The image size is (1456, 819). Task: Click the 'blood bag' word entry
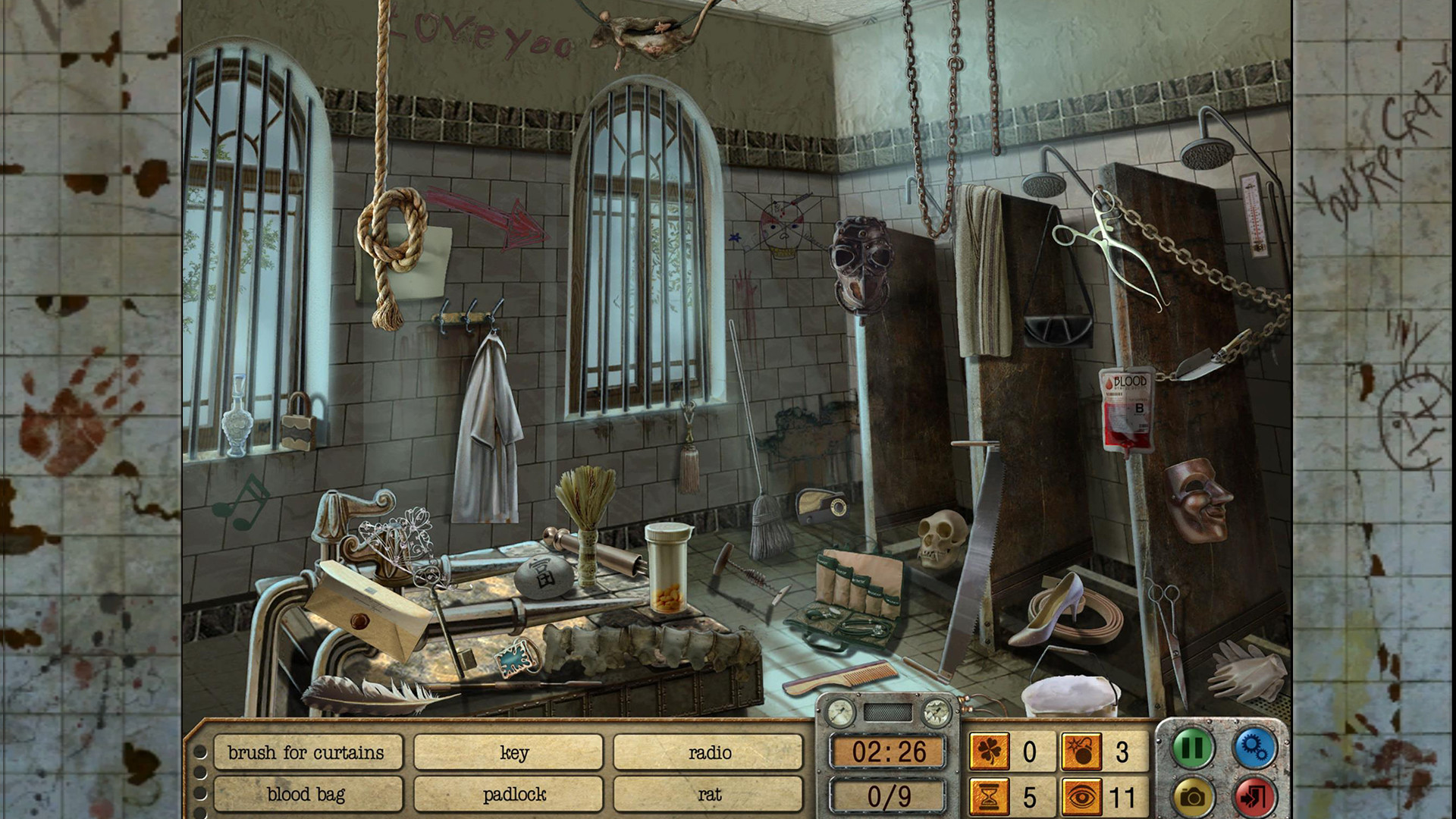pos(308,795)
